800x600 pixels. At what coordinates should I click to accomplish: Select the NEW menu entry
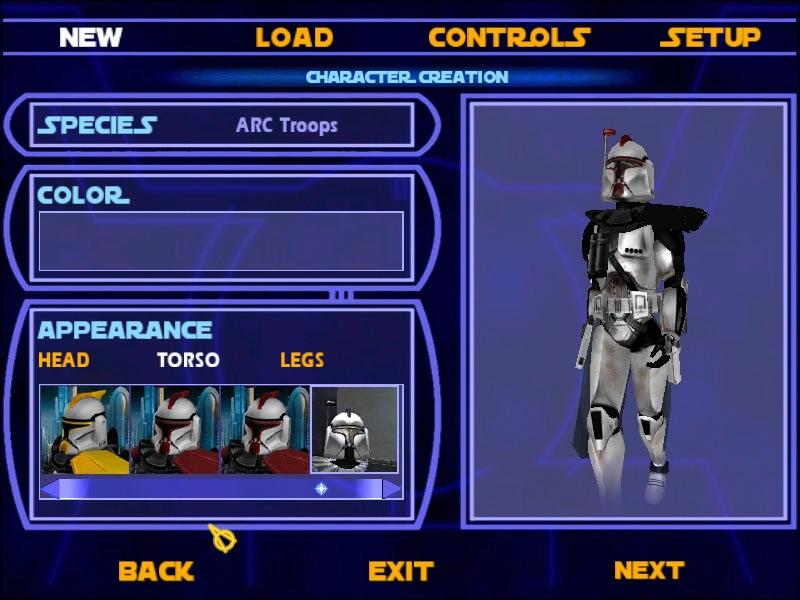(x=90, y=38)
